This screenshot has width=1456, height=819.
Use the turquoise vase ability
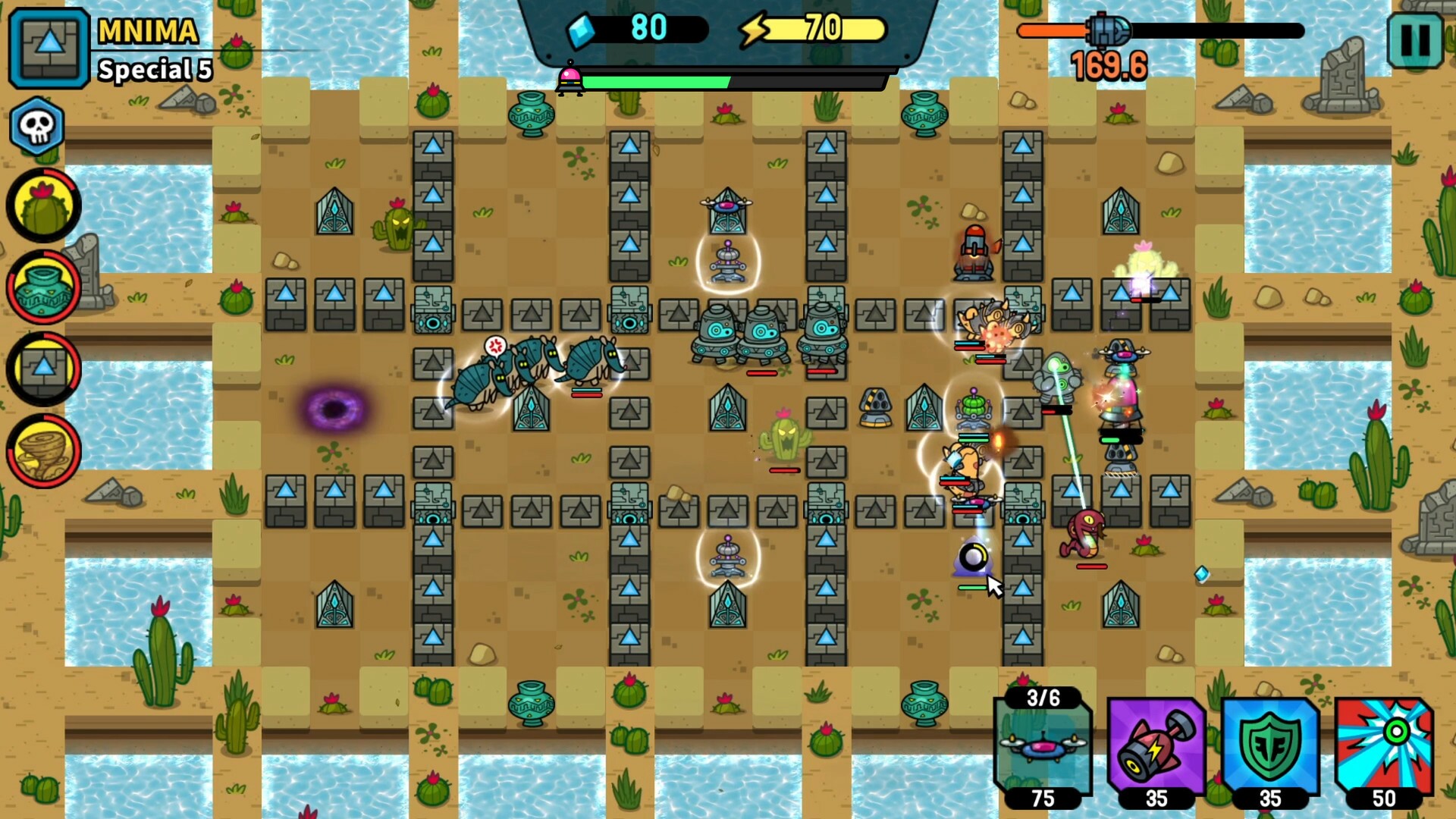[x=43, y=286]
